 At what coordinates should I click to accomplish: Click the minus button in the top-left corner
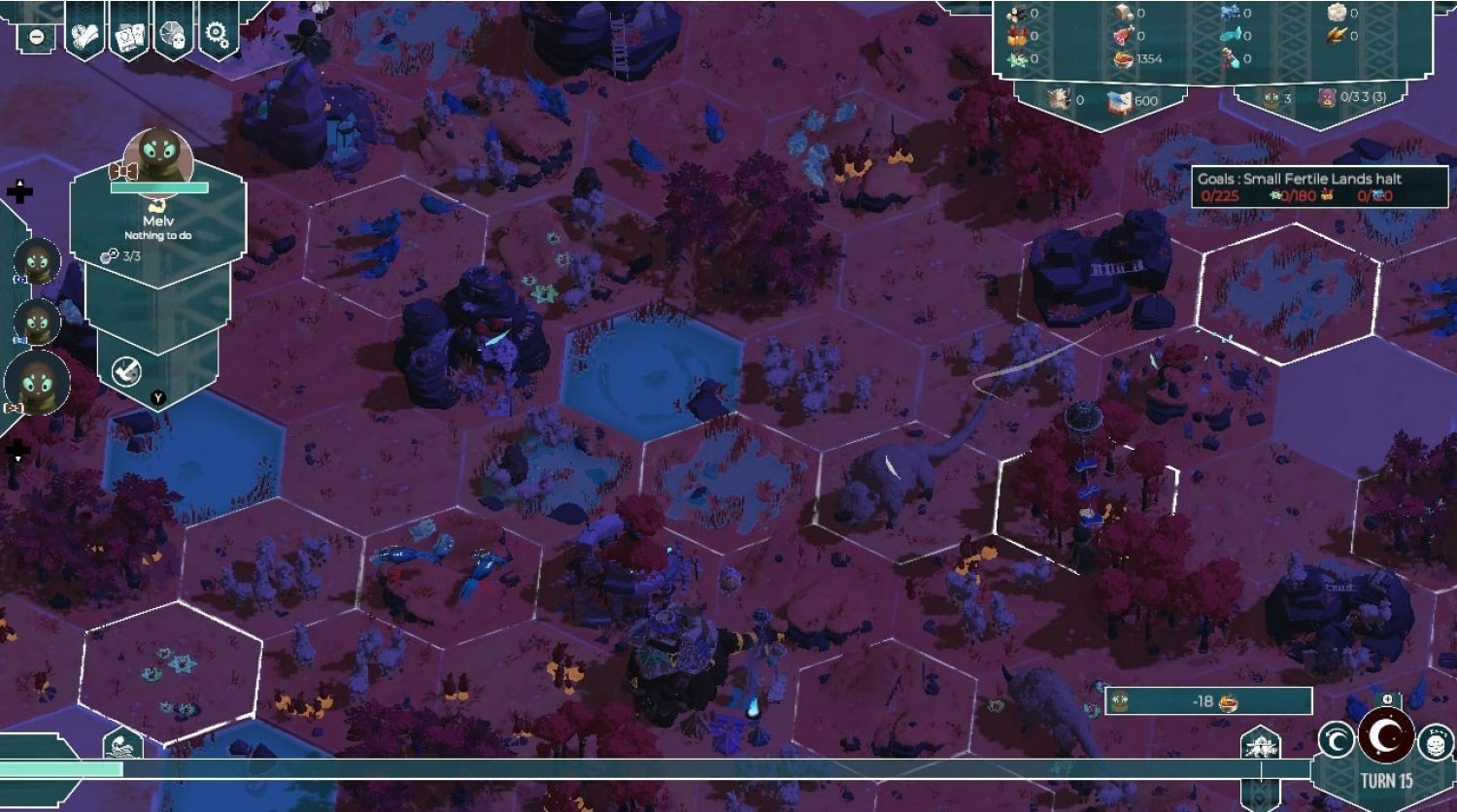tap(36, 37)
